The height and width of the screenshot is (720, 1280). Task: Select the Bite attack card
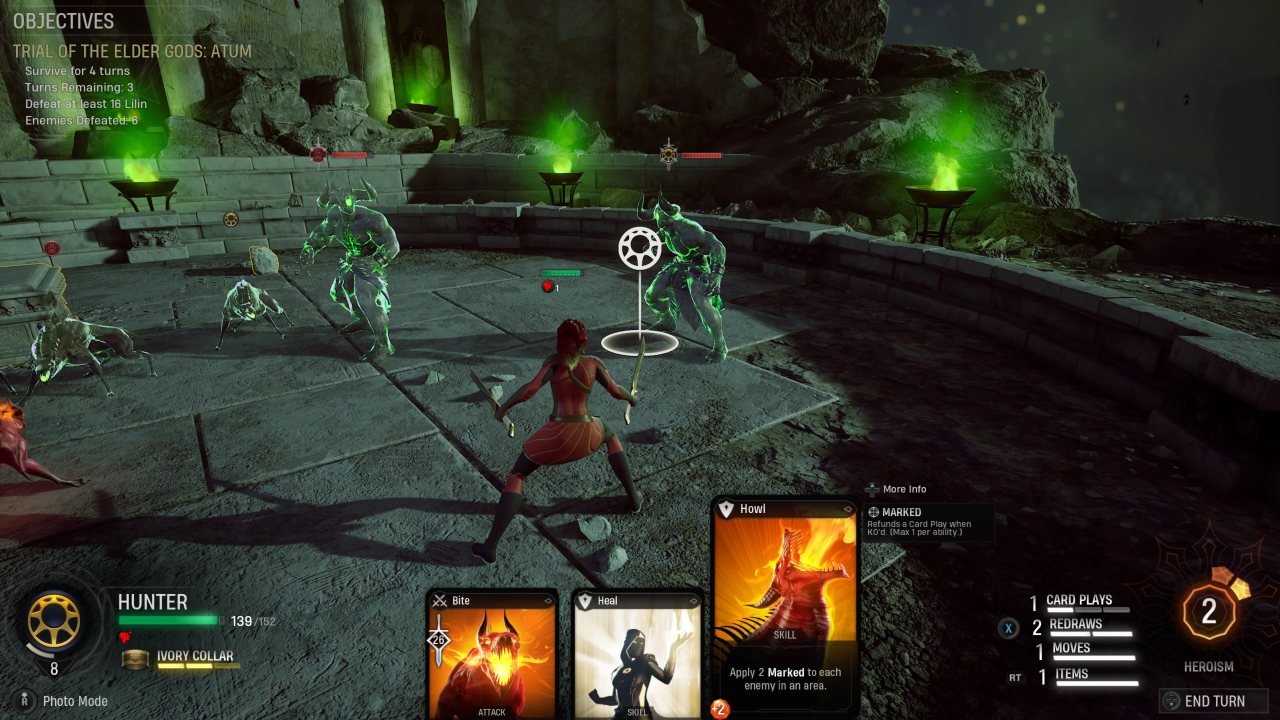[492, 655]
